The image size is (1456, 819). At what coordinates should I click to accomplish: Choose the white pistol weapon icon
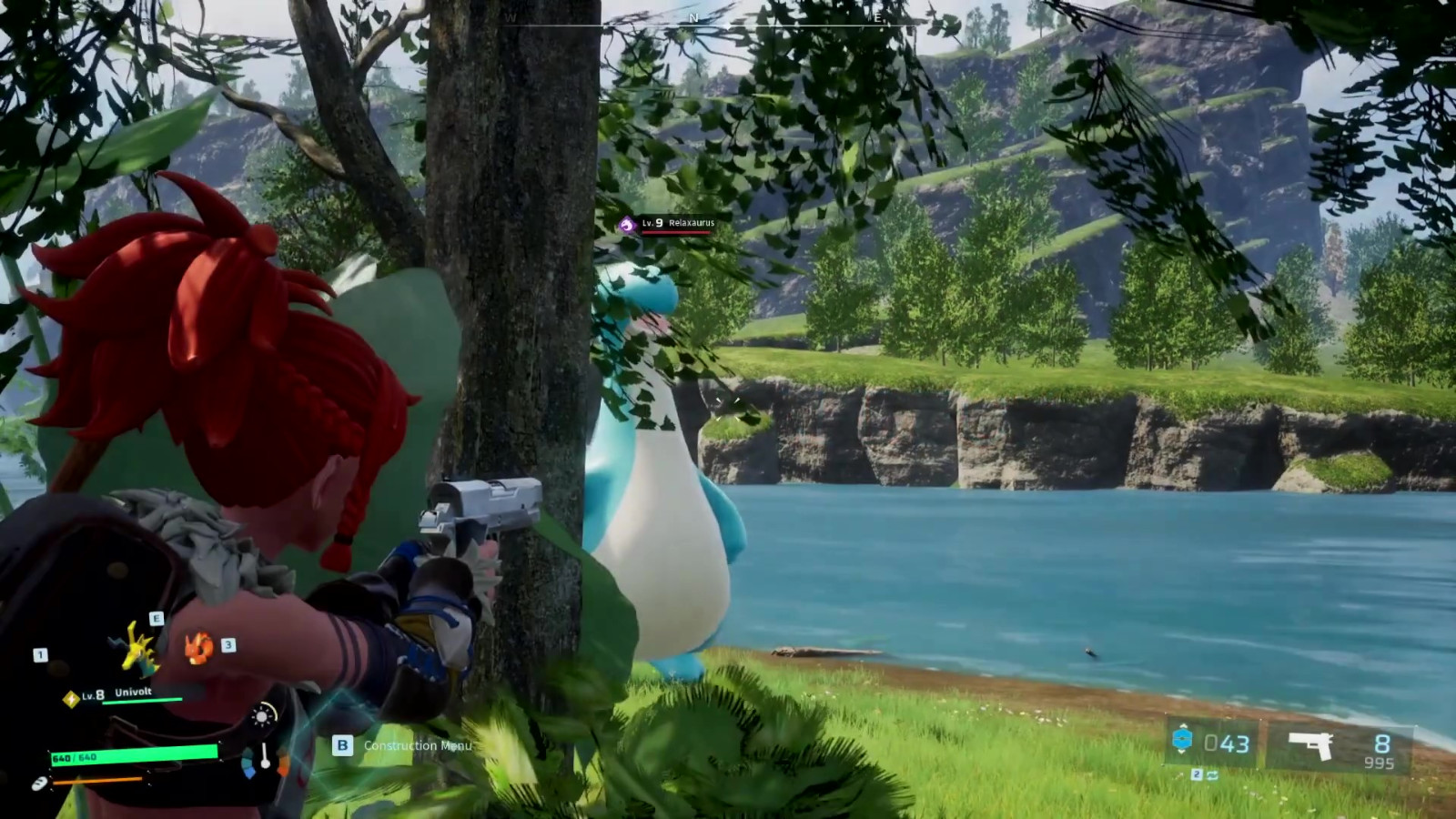(1311, 745)
